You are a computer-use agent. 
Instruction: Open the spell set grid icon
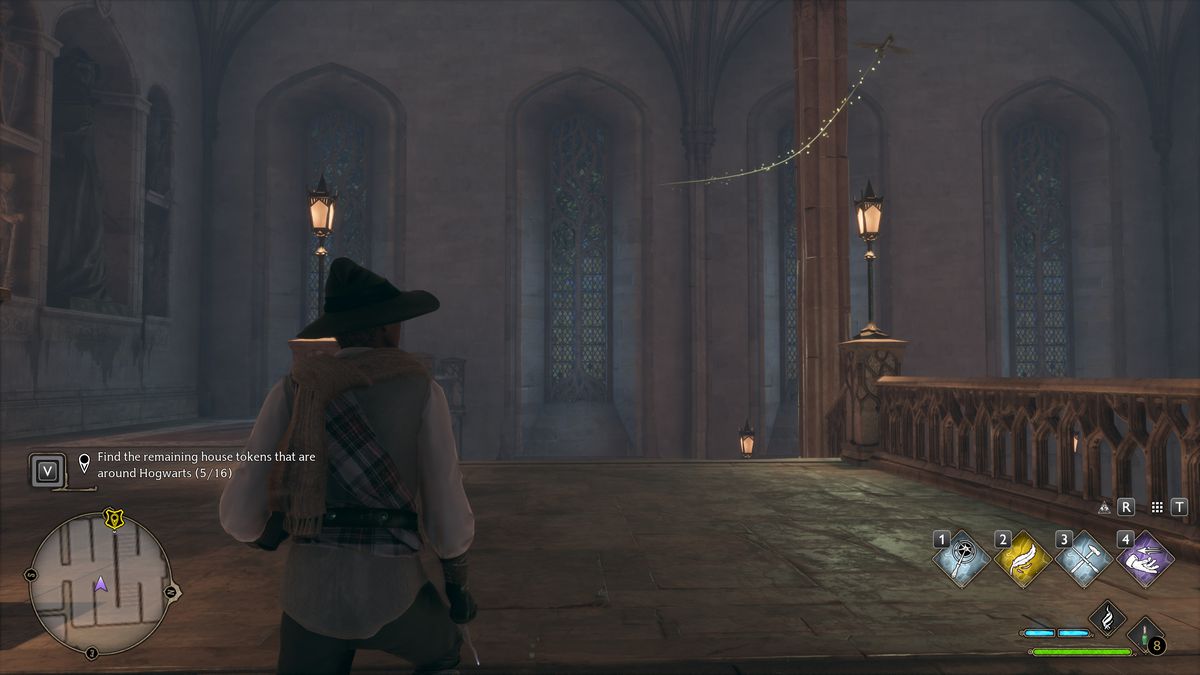[1157, 508]
